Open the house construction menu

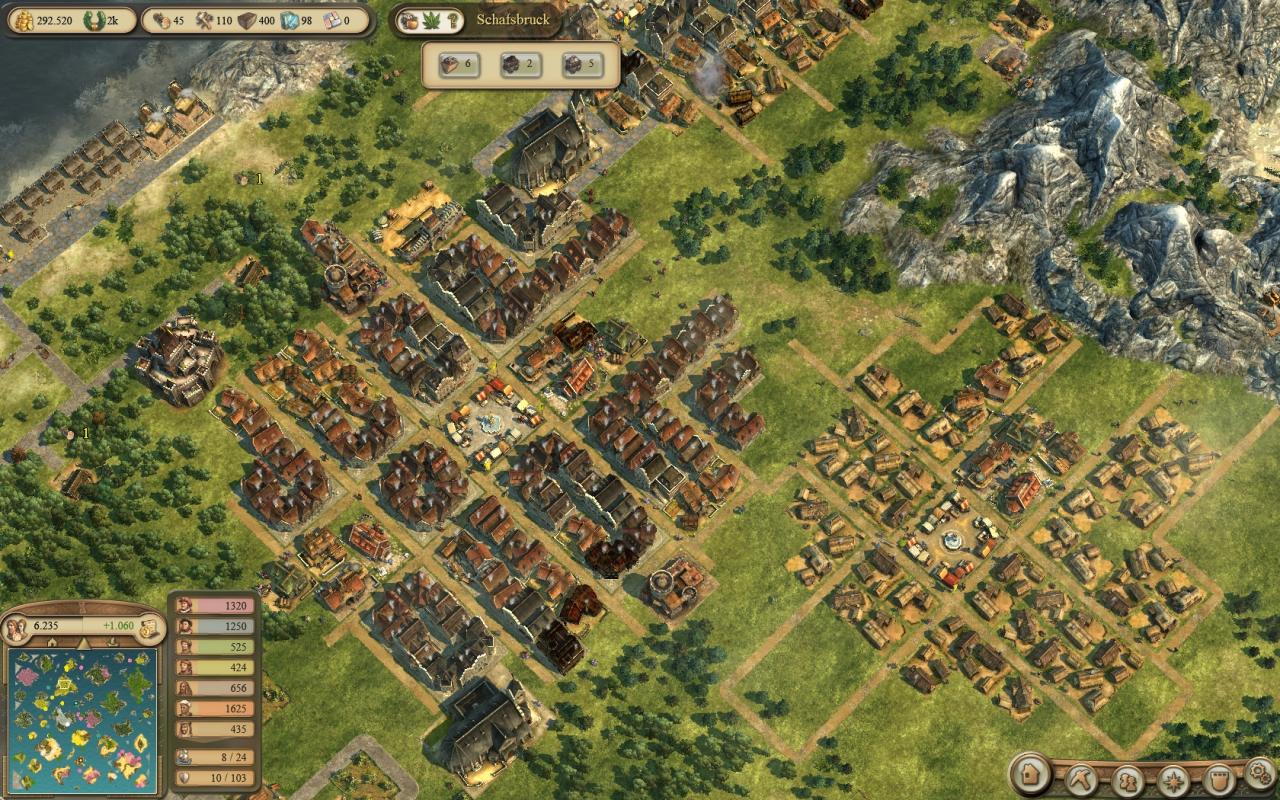1029,772
